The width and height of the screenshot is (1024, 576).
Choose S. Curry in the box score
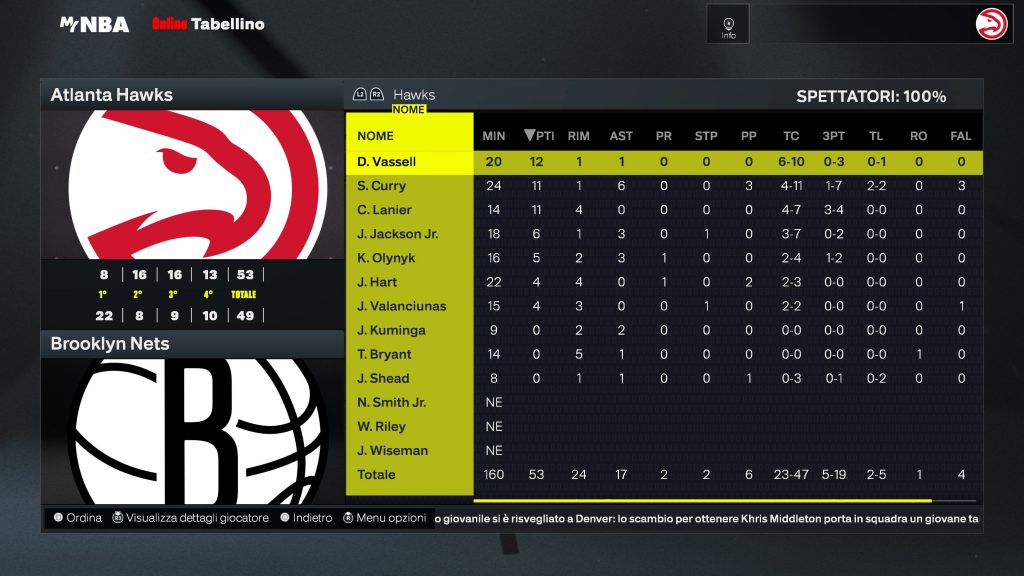[382, 186]
